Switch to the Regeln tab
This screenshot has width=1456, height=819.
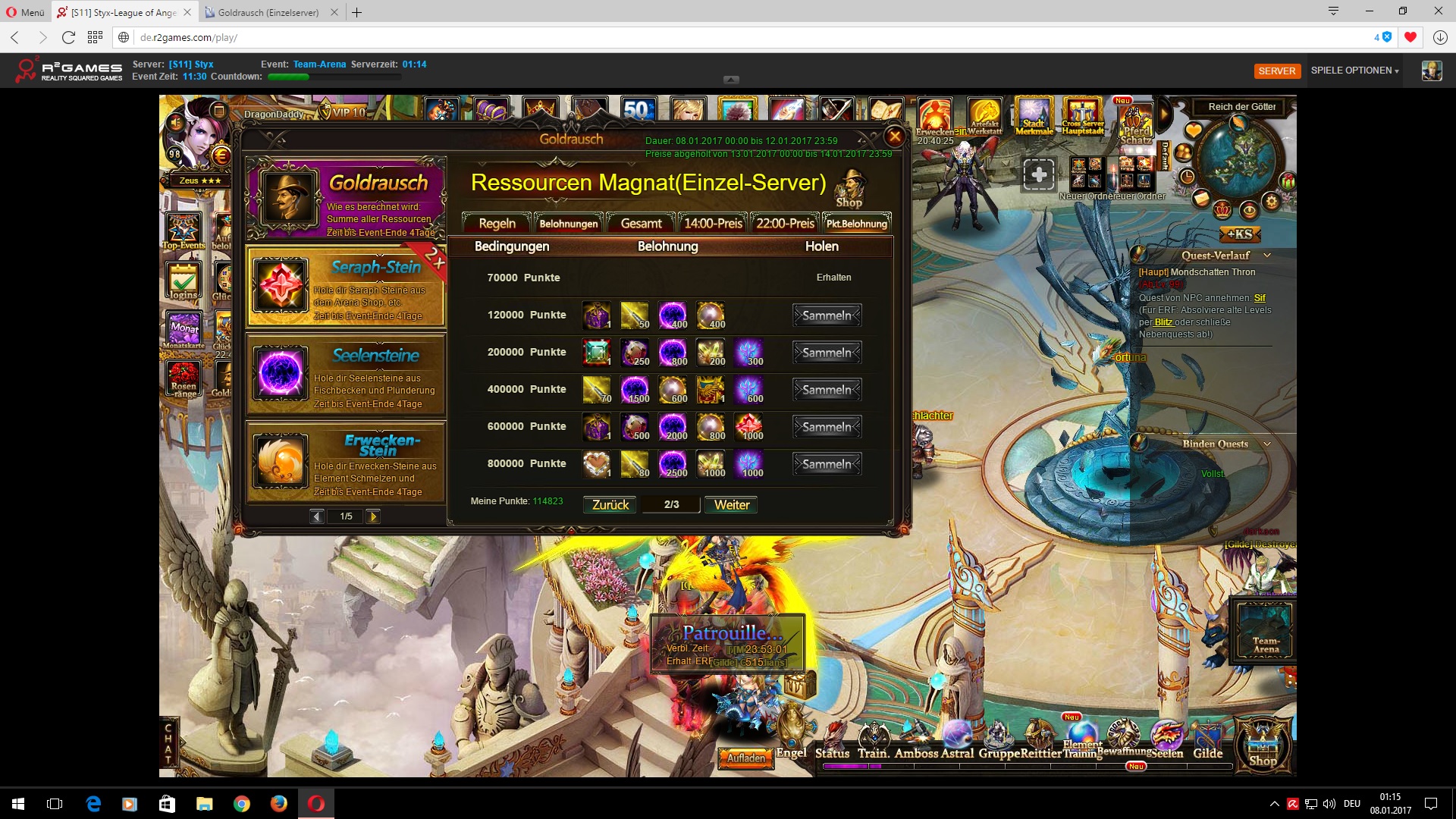[497, 224]
